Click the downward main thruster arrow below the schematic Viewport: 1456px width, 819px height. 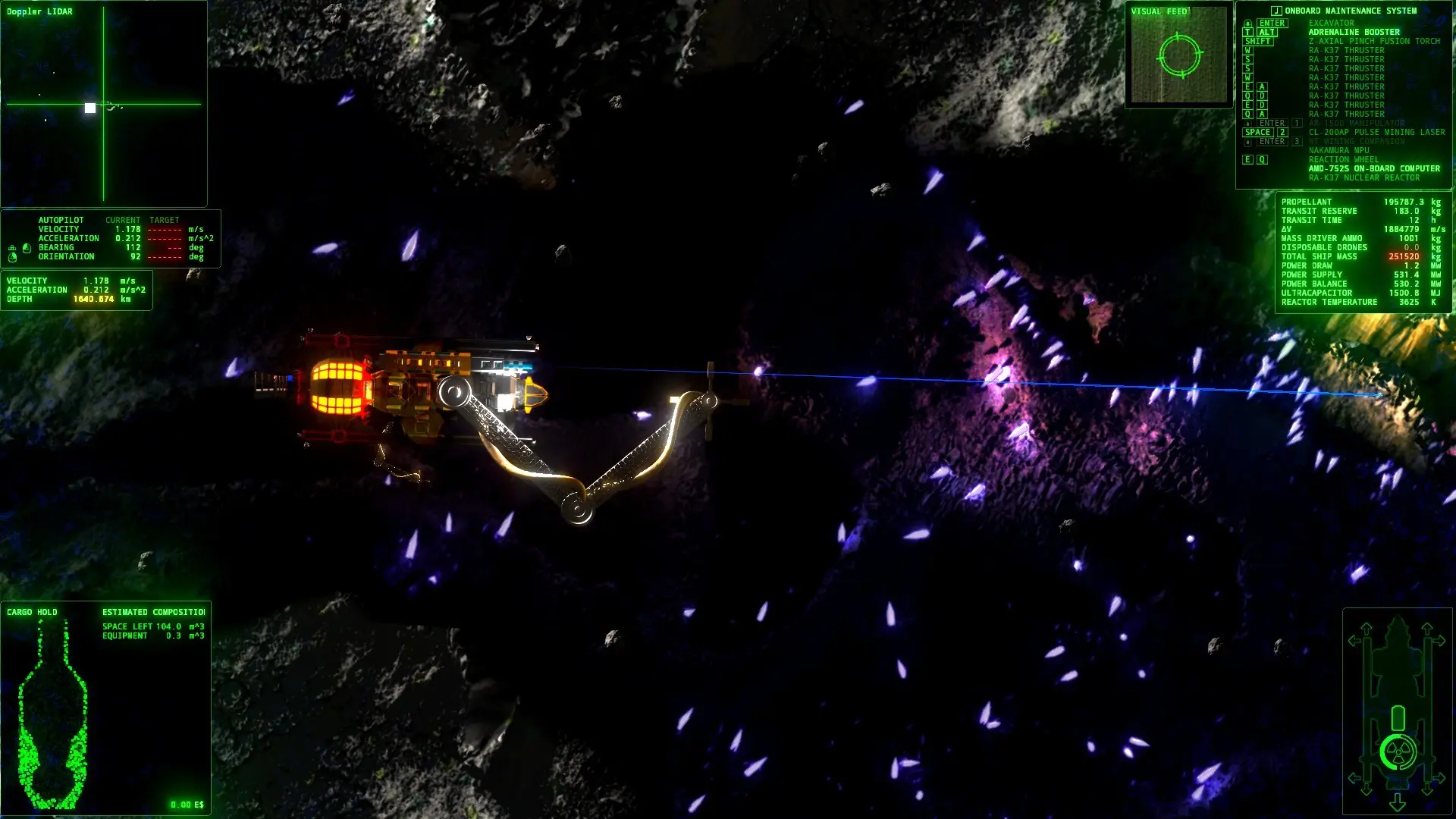[x=1397, y=802]
